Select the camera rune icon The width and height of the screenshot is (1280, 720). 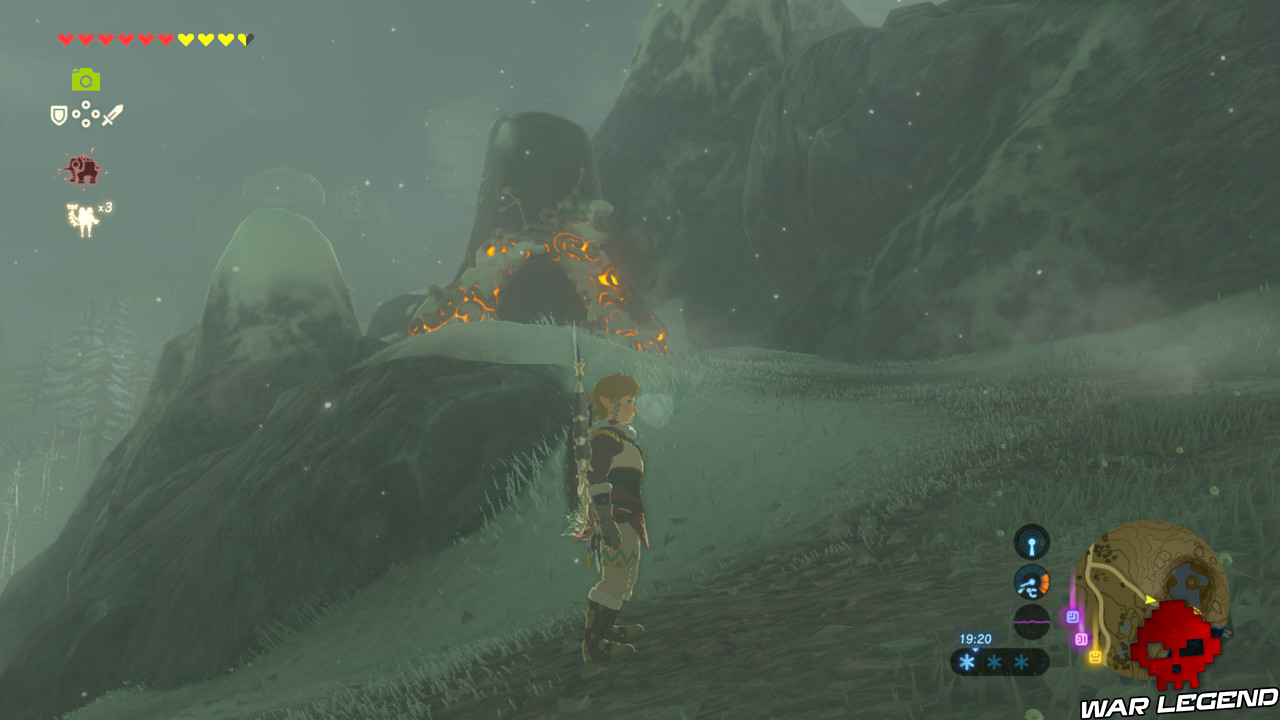click(x=85, y=78)
